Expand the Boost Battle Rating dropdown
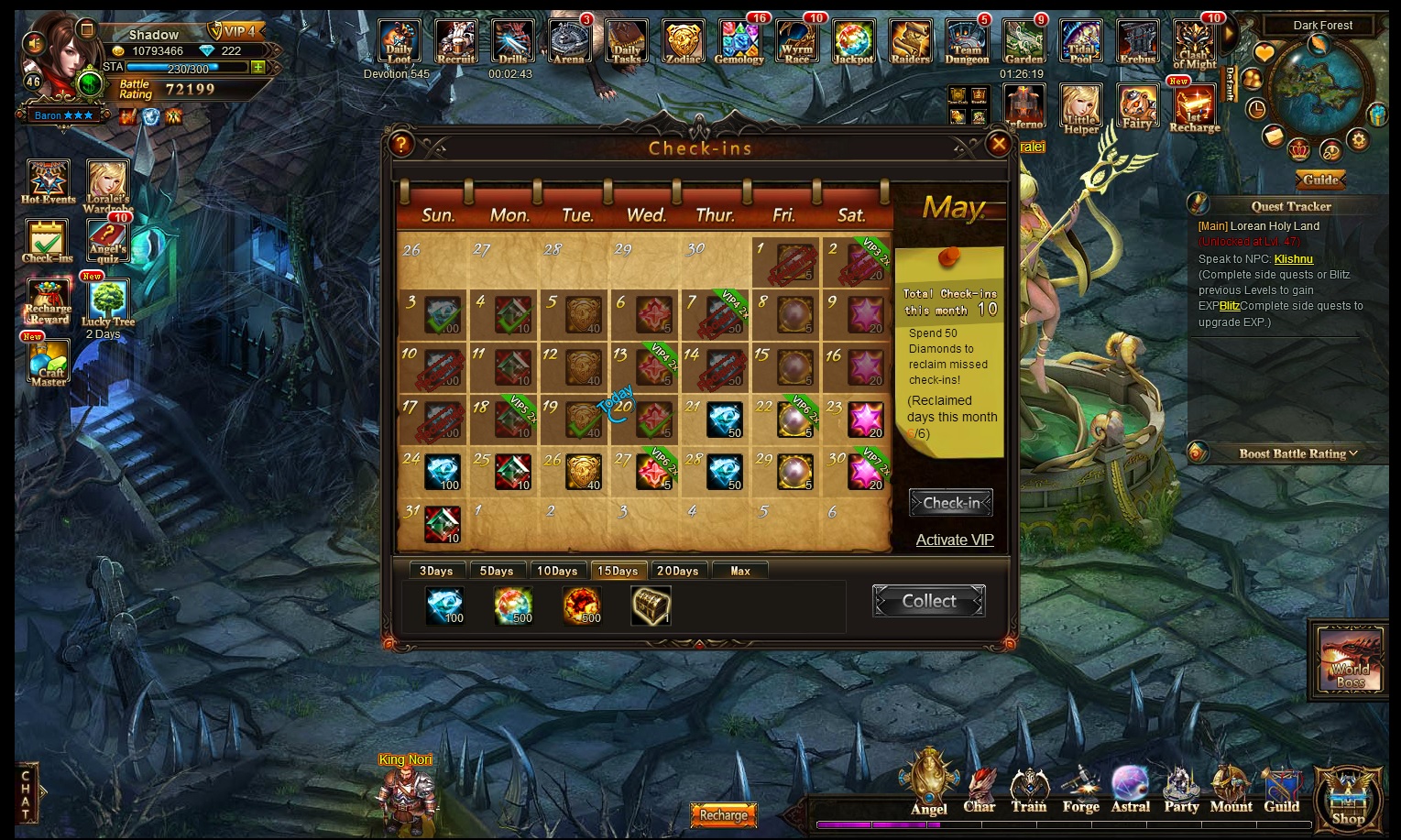 coord(1297,453)
